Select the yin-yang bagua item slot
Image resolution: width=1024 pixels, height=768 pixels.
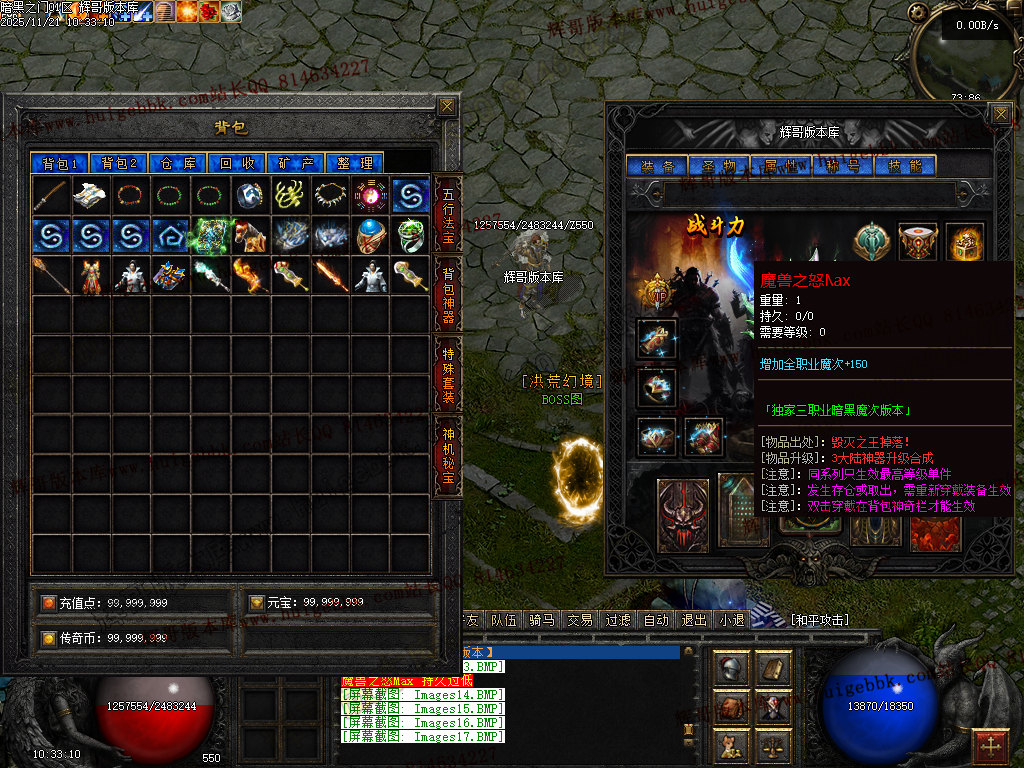click(370, 195)
